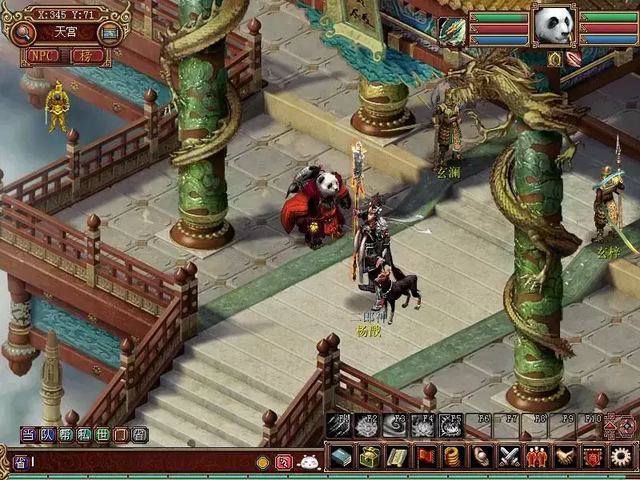The image size is (640, 480).
Task: Open the quest scroll icon
Action: [397, 457]
